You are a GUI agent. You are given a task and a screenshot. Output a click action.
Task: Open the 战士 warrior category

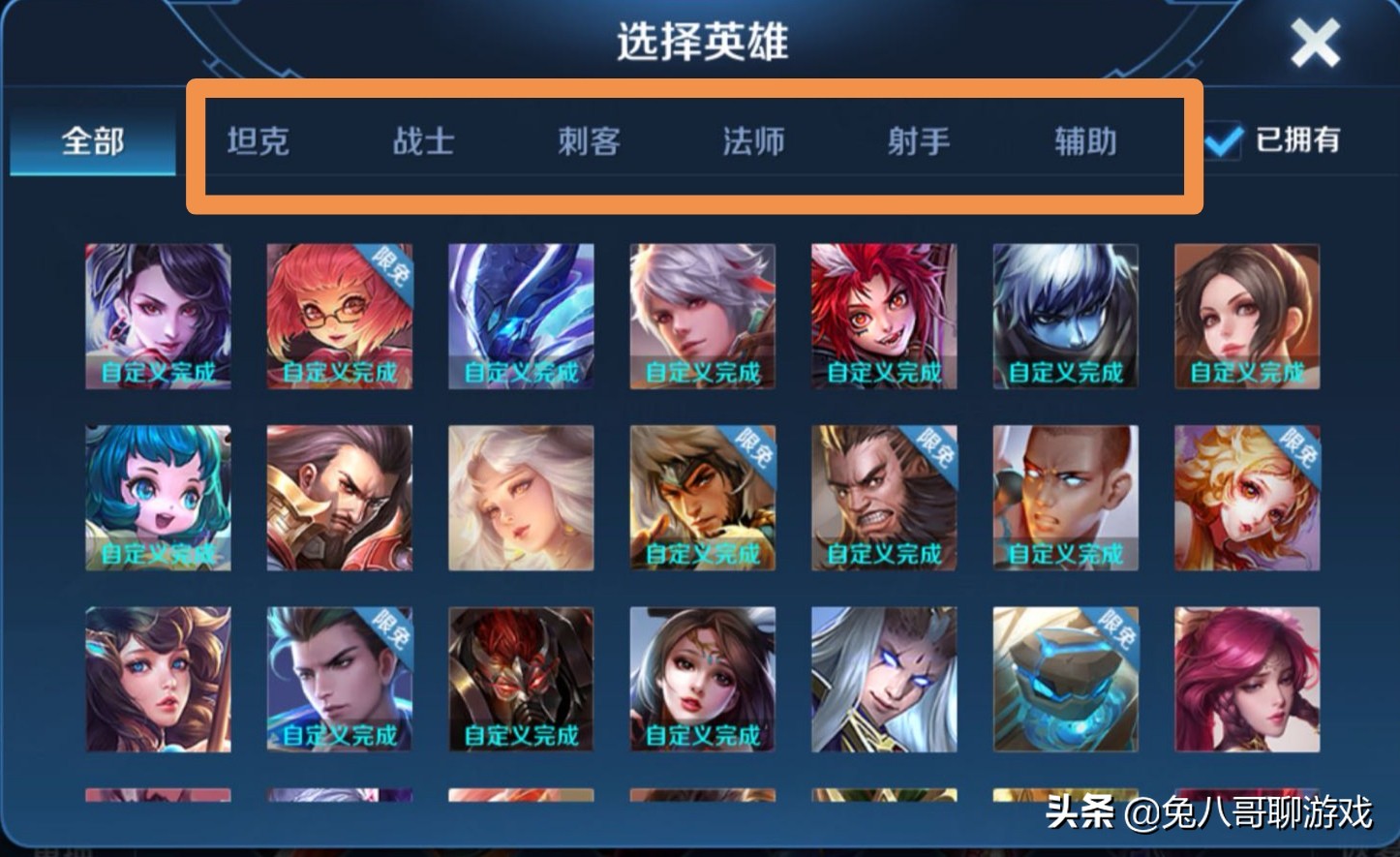(423, 141)
